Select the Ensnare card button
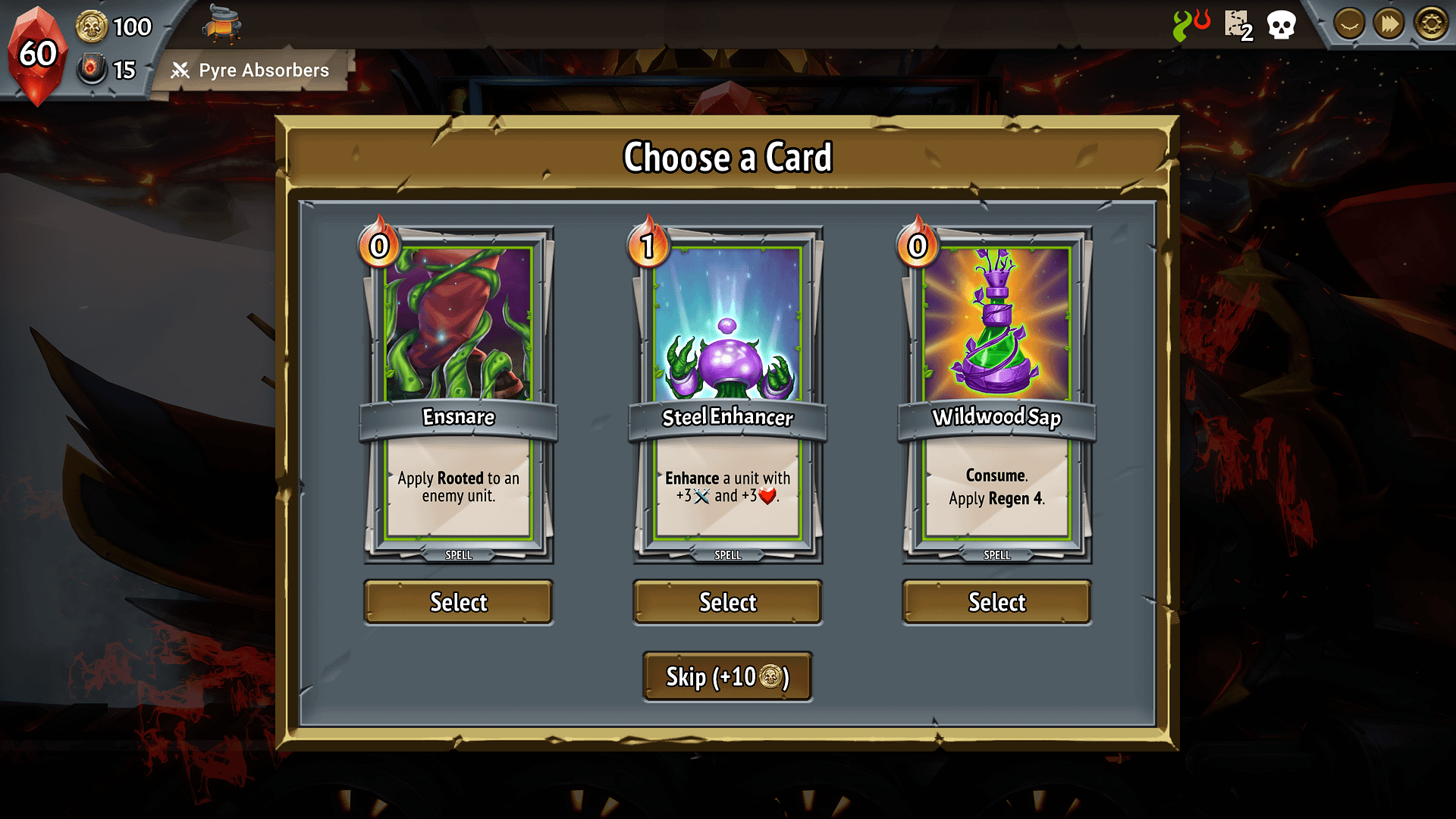 [458, 602]
